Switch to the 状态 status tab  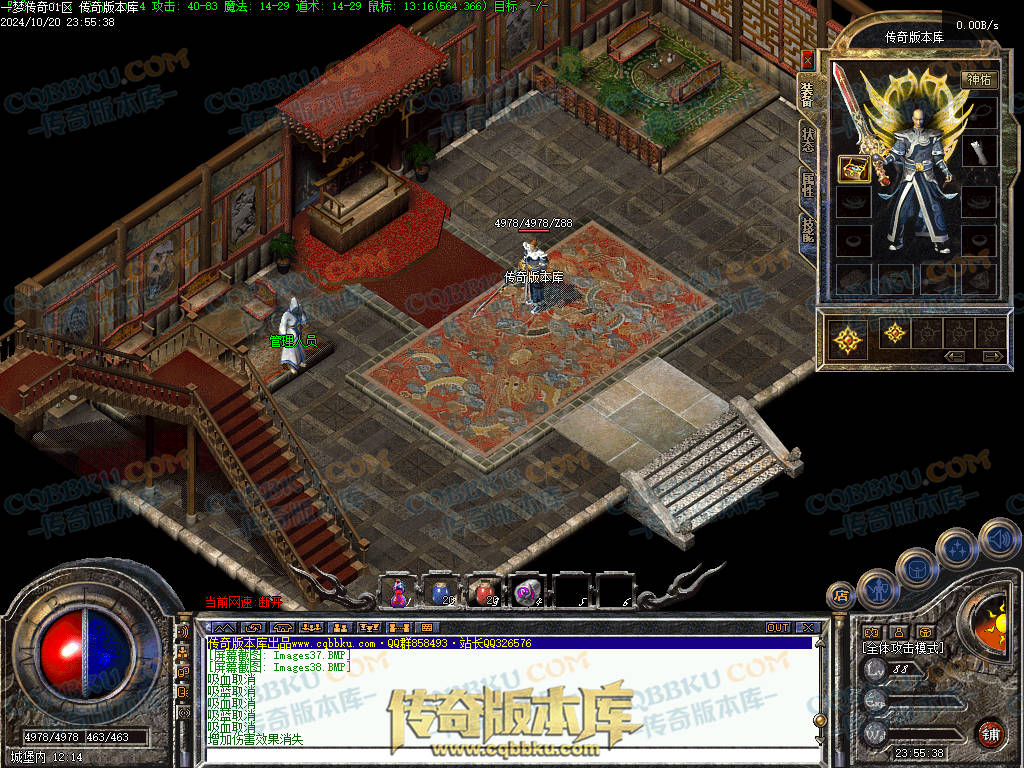point(808,138)
